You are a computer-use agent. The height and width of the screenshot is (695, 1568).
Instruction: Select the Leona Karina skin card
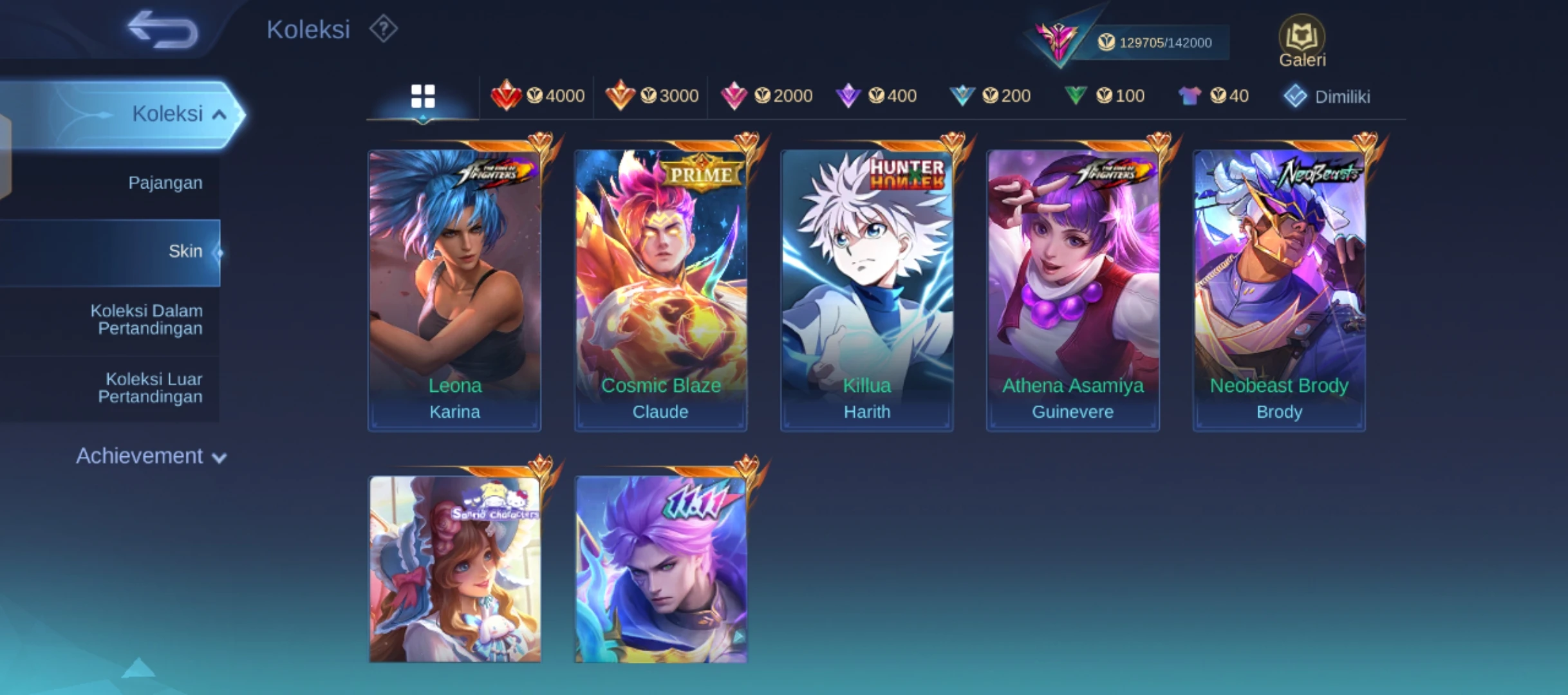tap(454, 290)
